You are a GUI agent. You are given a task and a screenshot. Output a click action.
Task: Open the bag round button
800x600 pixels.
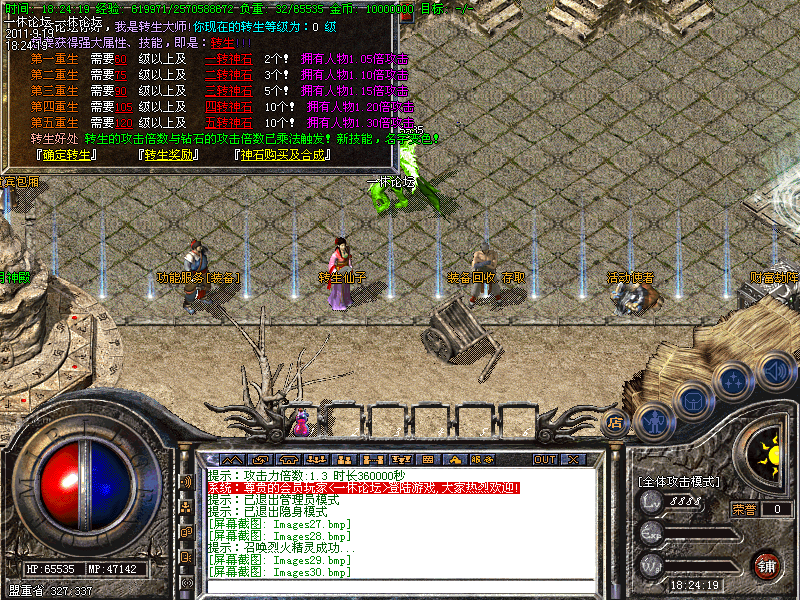(693, 400)
